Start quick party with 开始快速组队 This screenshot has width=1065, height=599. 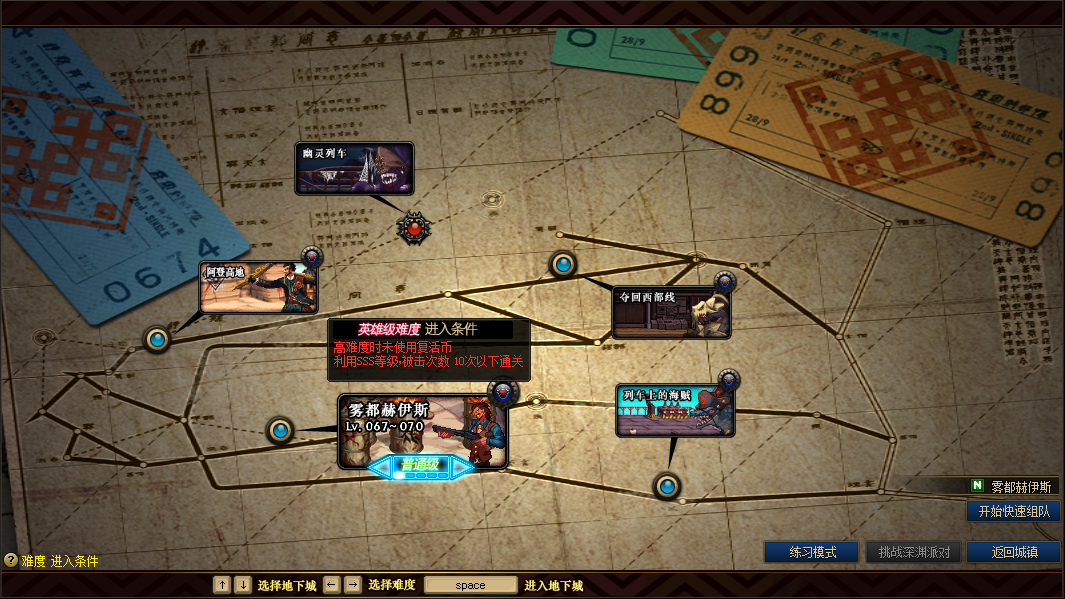1014,511
